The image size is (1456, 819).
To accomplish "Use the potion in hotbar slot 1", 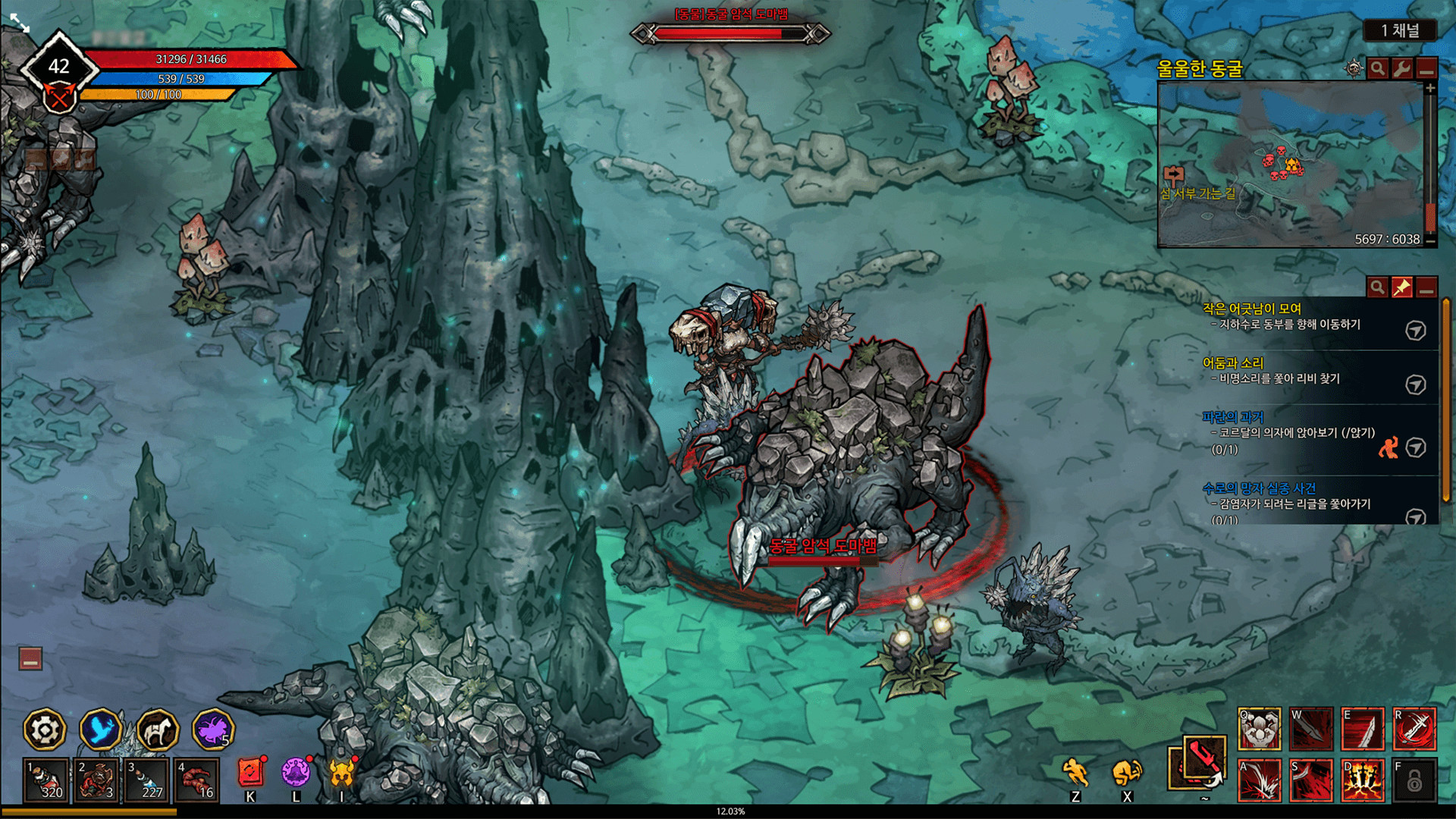I will click(45, 779).
